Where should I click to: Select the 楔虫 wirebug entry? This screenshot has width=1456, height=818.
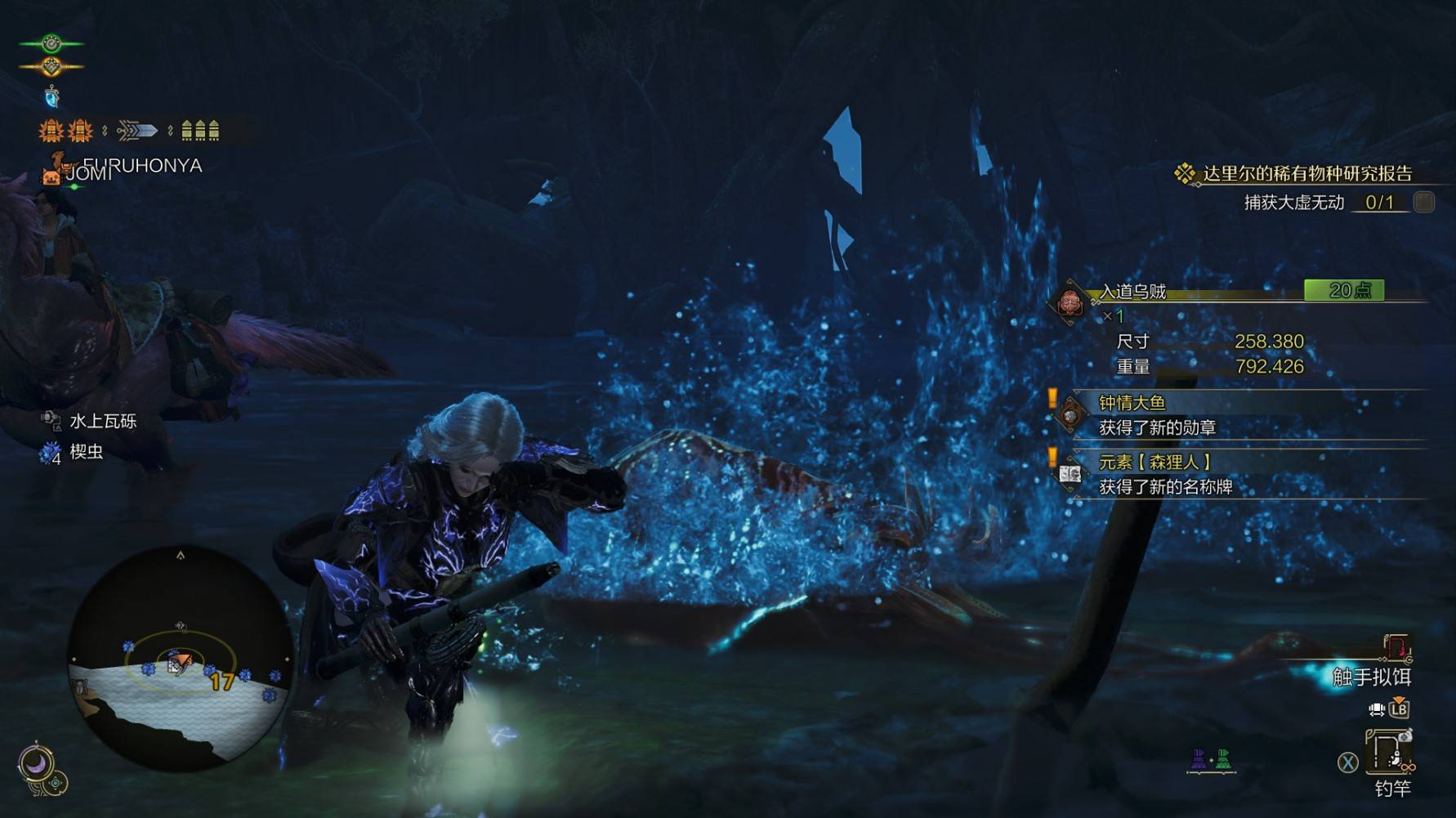85,452
